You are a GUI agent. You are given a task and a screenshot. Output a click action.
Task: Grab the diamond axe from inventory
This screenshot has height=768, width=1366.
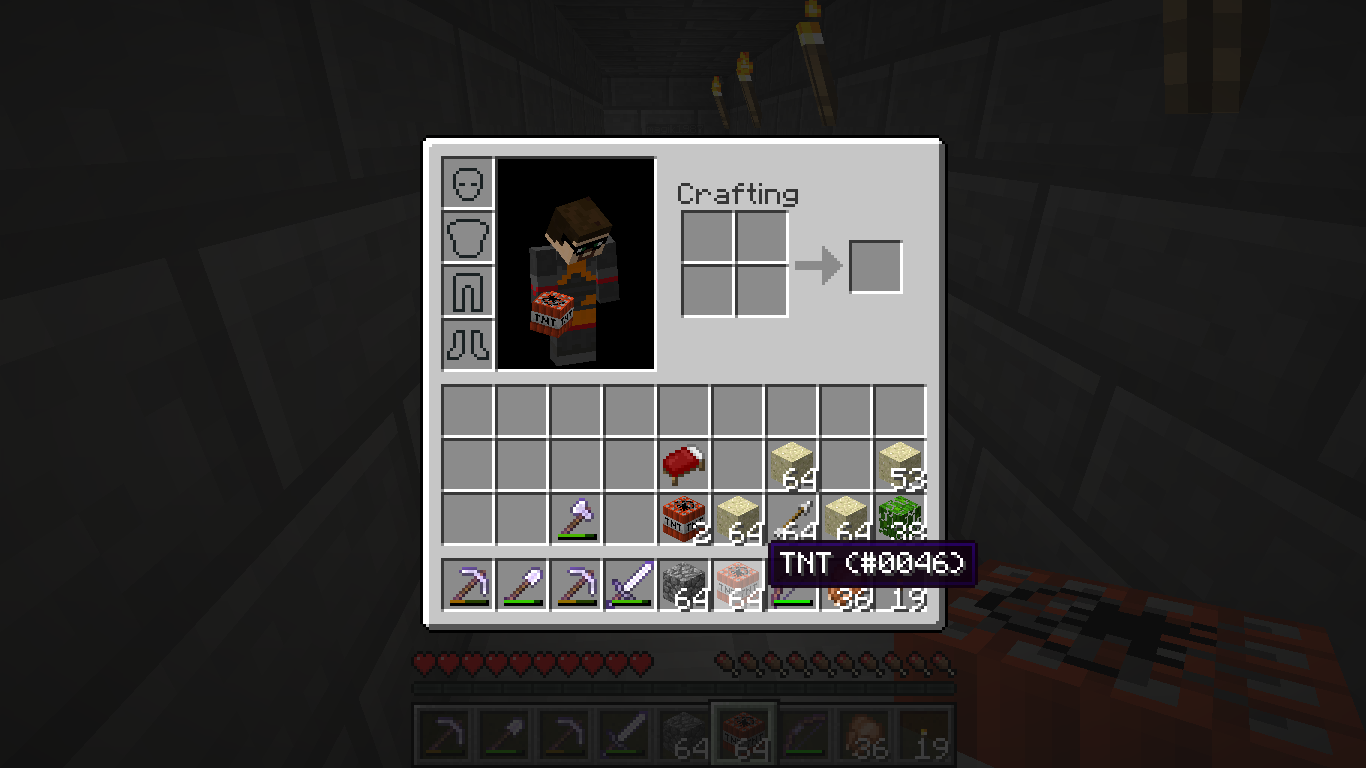[x=576, y=518]
